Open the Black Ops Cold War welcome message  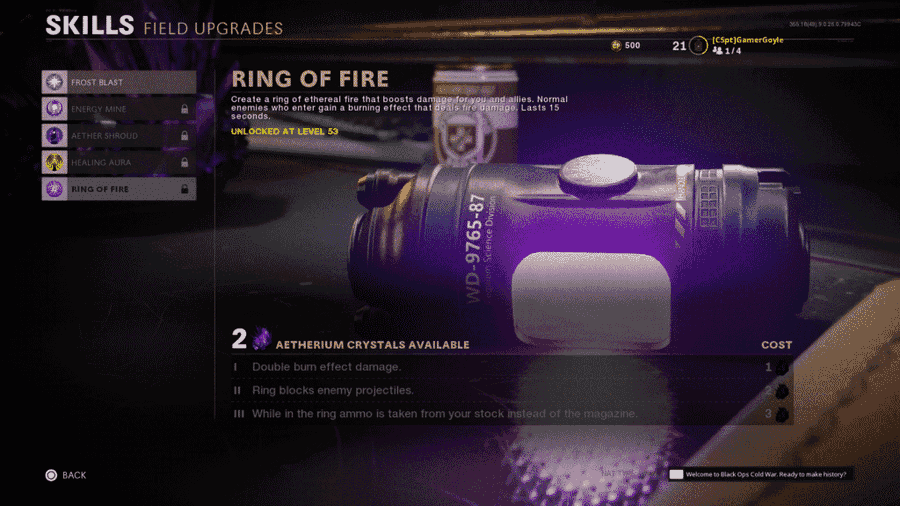[760, 474]
